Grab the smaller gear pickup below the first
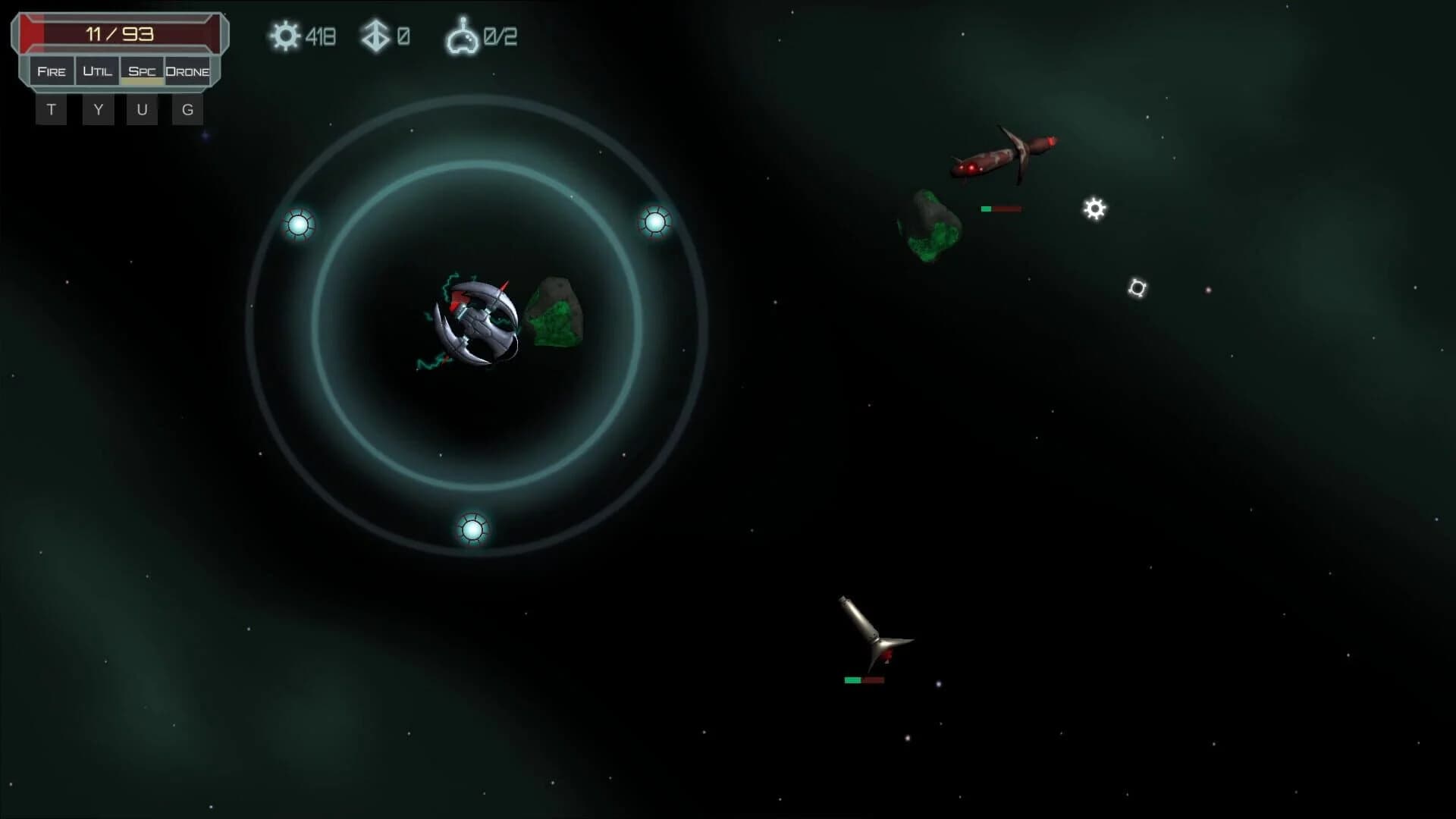1456x819 pixels. coord(1137,287)
